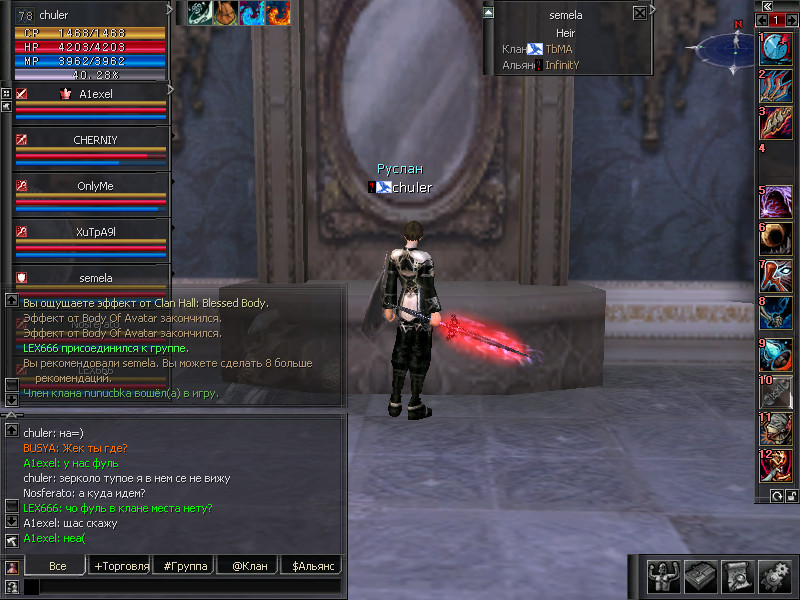Choose party member XuTpA9l

(x=95, y=232)
